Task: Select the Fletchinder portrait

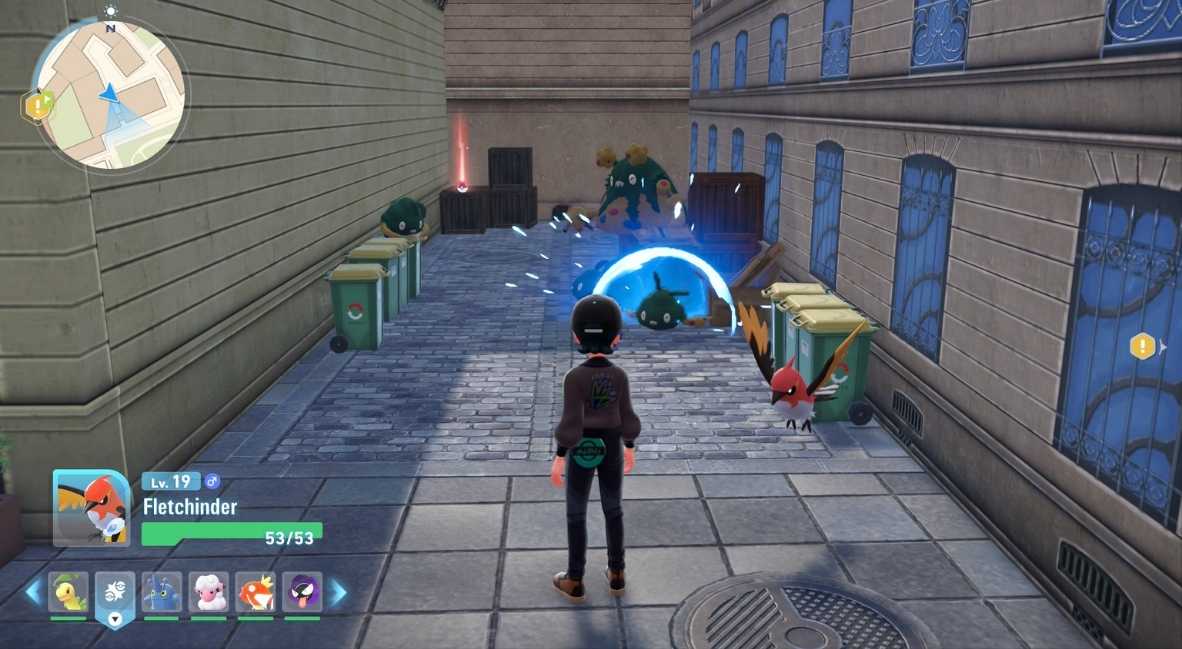Action: click(91, 507)
